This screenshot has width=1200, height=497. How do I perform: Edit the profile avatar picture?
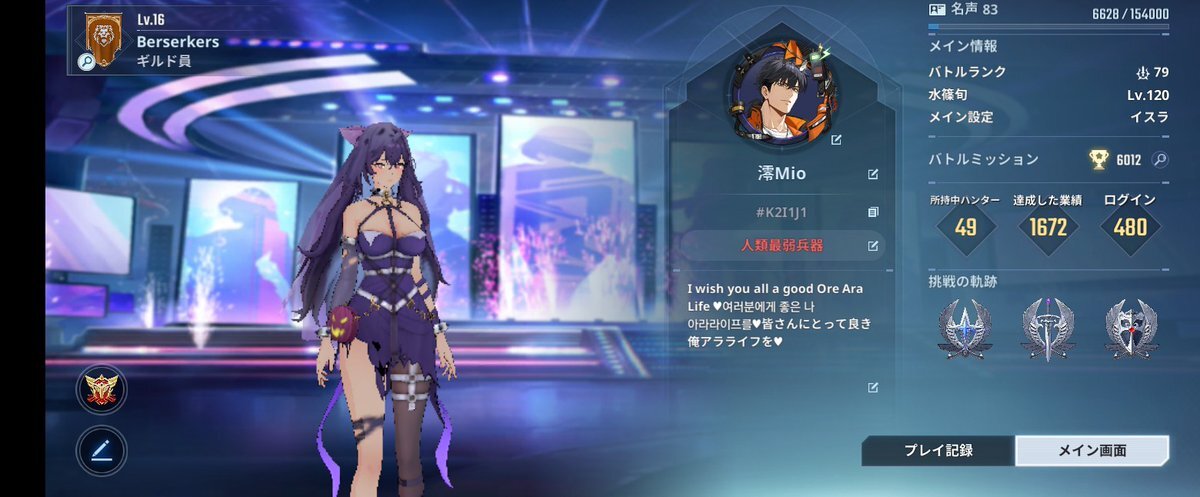[837, 140]
